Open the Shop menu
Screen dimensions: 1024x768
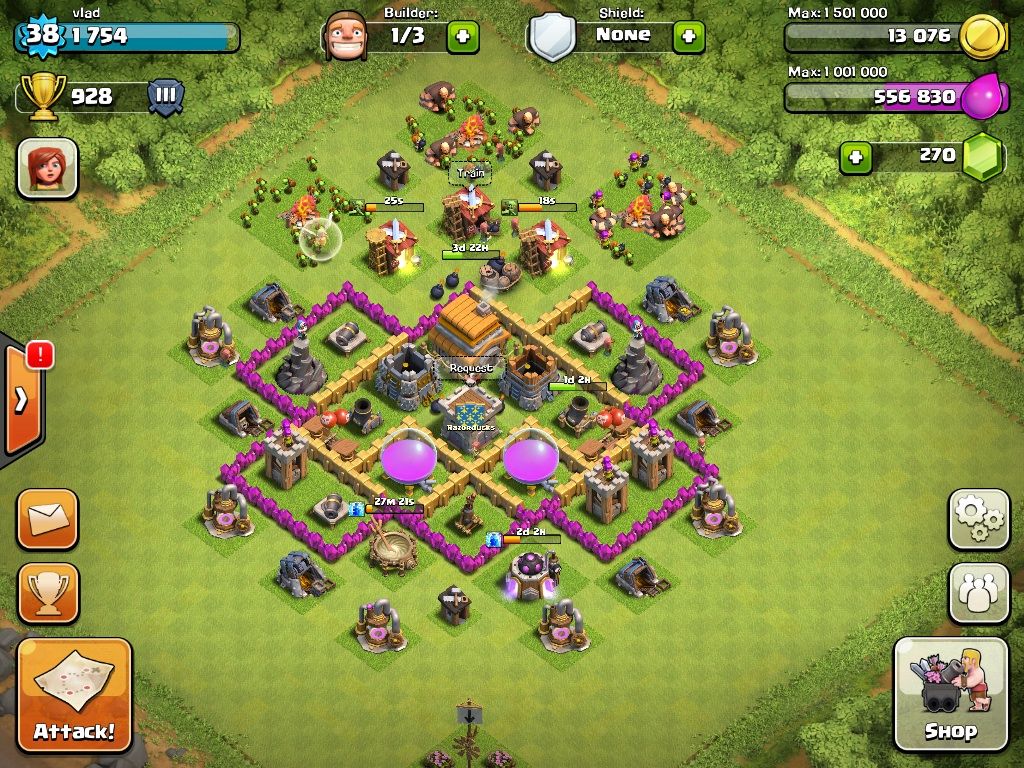click(x=950, y=694)
